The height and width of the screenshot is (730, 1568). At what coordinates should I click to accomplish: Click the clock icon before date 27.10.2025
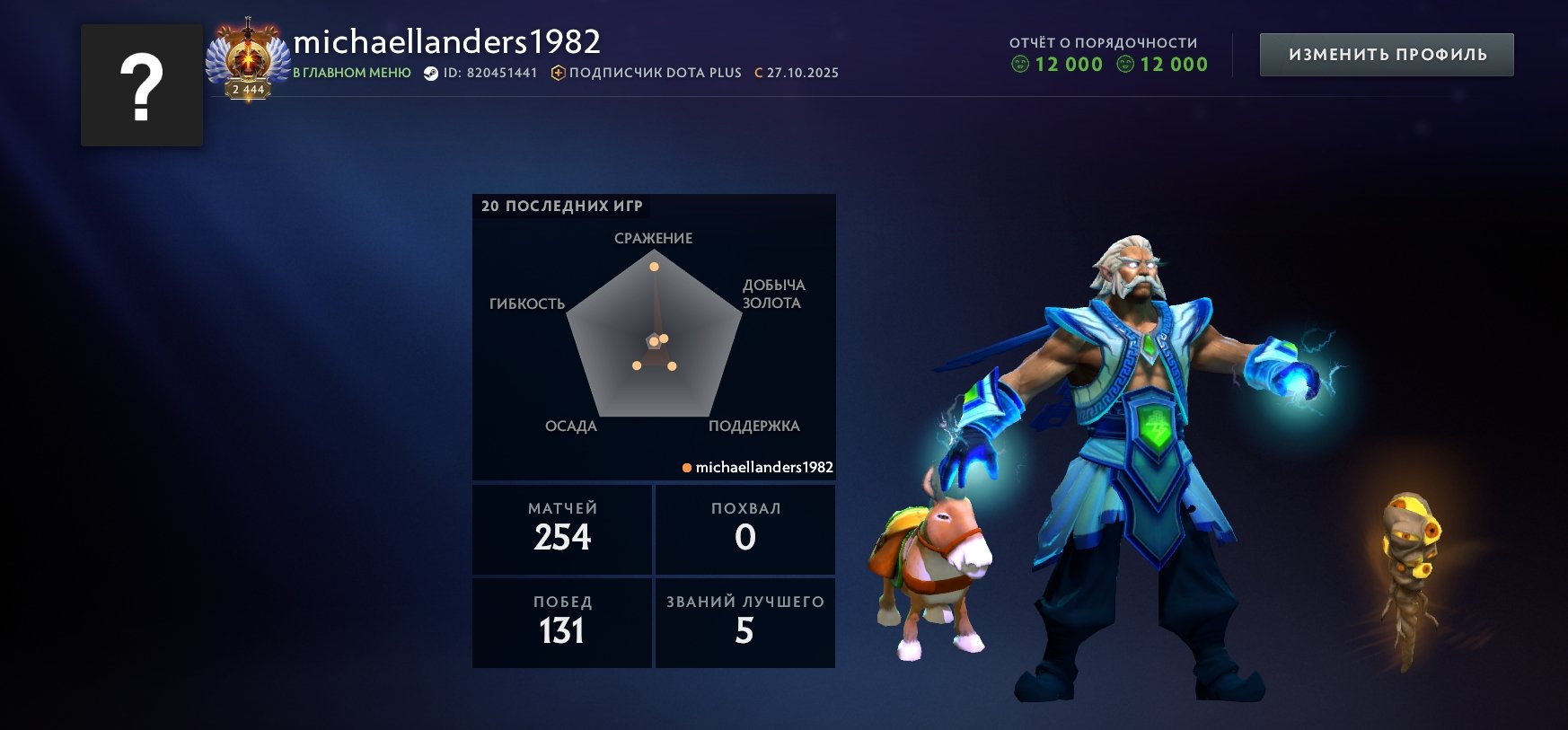(x=759, y=73)
